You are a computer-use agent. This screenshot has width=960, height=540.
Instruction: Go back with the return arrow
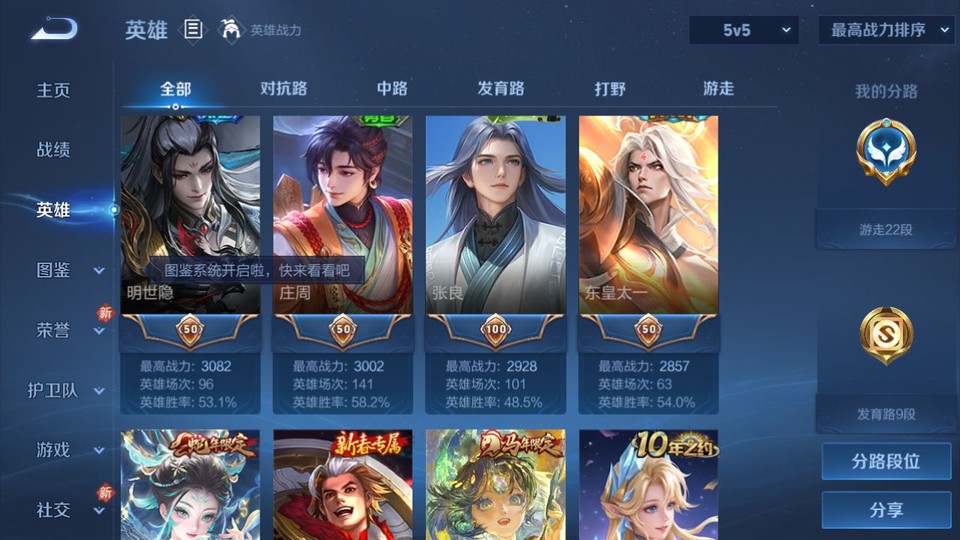click(54, 30)
